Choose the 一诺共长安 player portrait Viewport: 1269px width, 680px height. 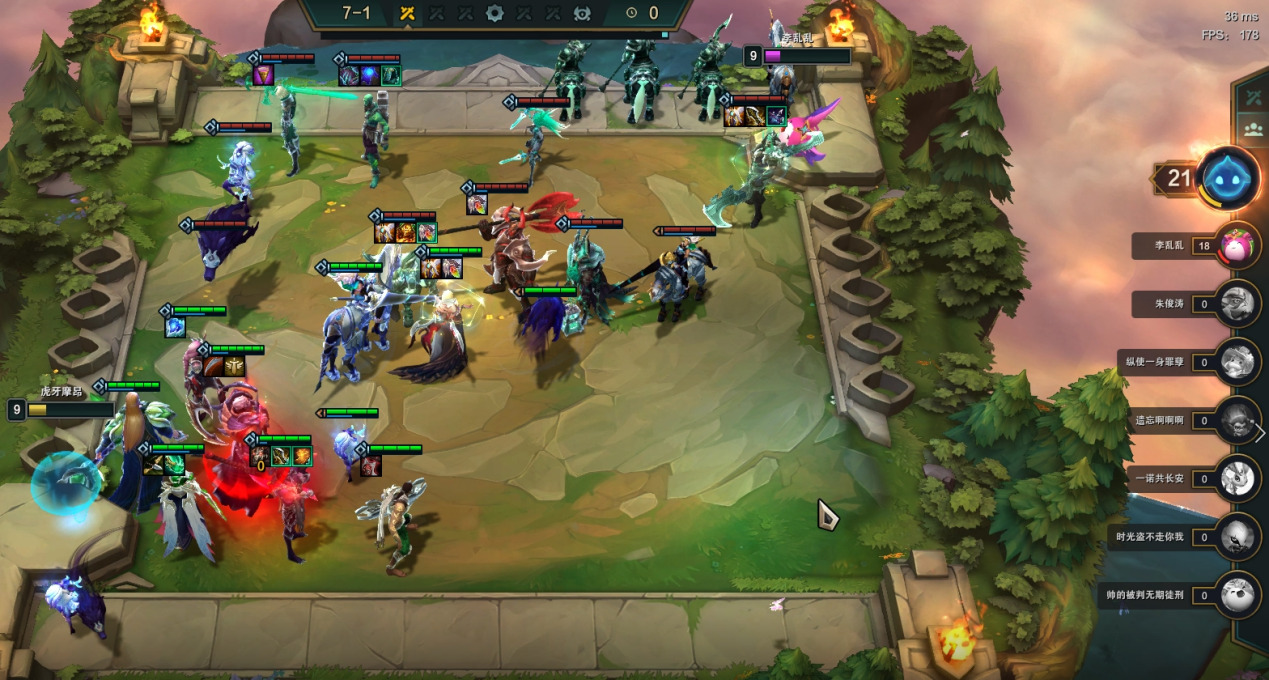(1239, 479)
